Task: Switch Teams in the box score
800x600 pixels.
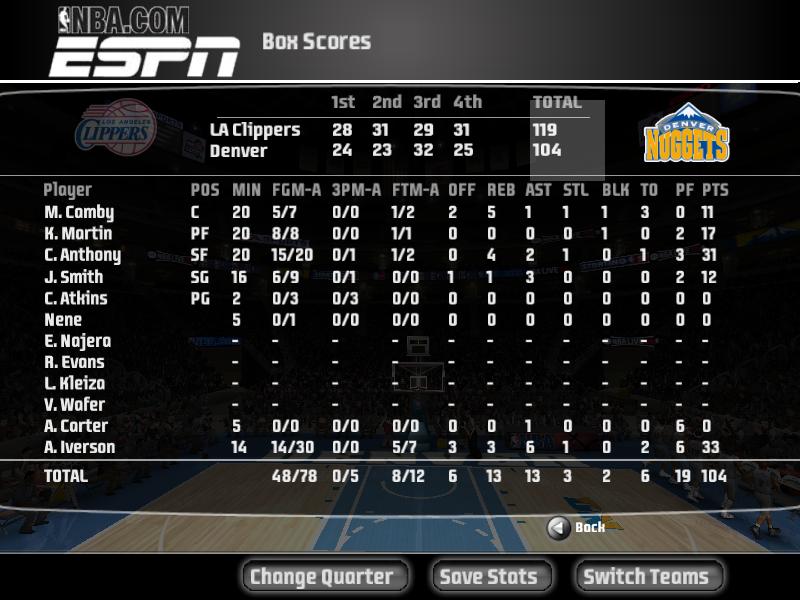Action: 646,576
